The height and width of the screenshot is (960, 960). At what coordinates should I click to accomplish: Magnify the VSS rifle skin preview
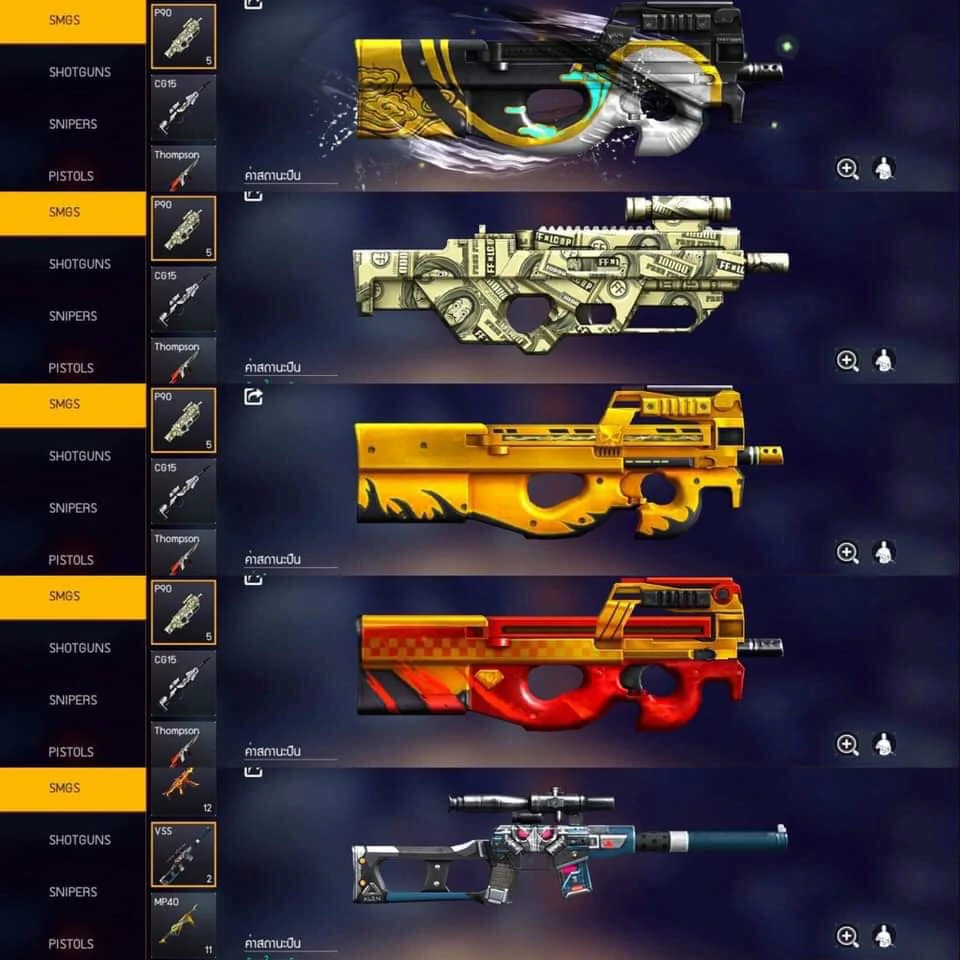coord(847,936)
